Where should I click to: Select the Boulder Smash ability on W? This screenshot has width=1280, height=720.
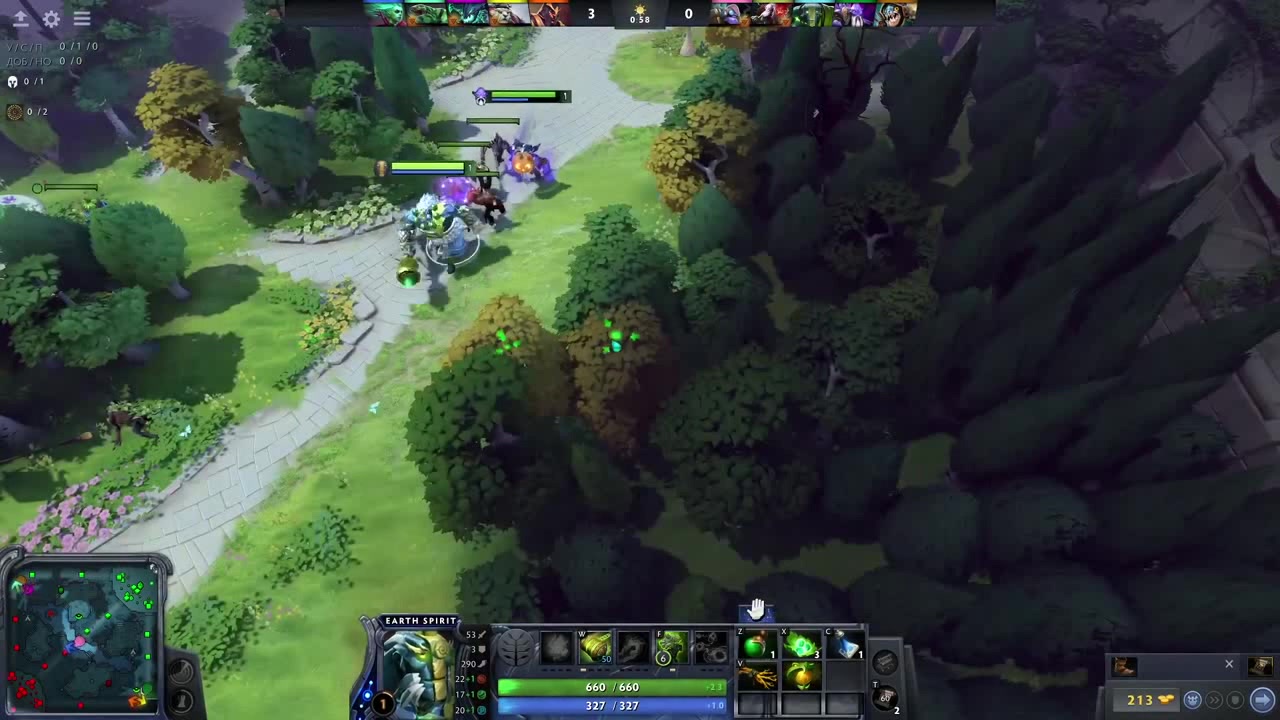click(595, 646)
